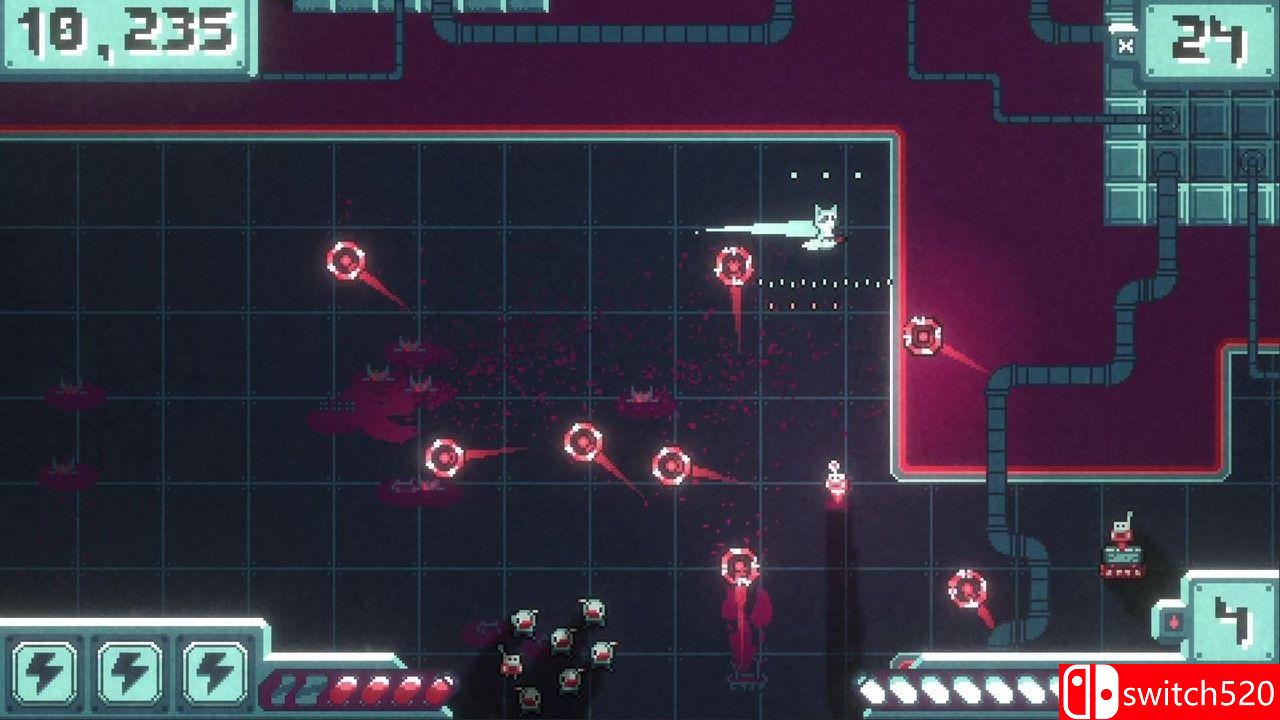
Task: Click the glowing ring enemy near the cat
Action: click(733, 267)
